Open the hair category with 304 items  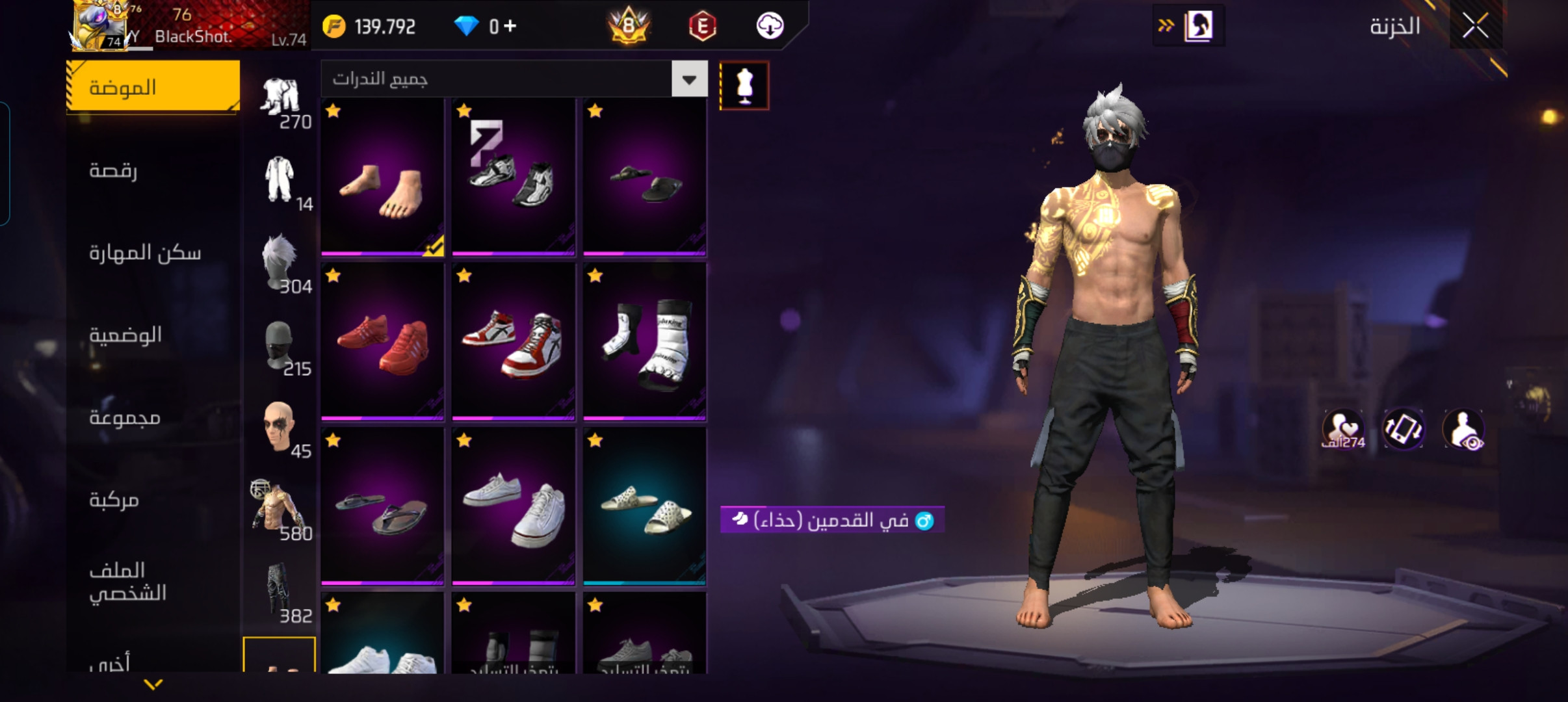(x=280, y=263)
